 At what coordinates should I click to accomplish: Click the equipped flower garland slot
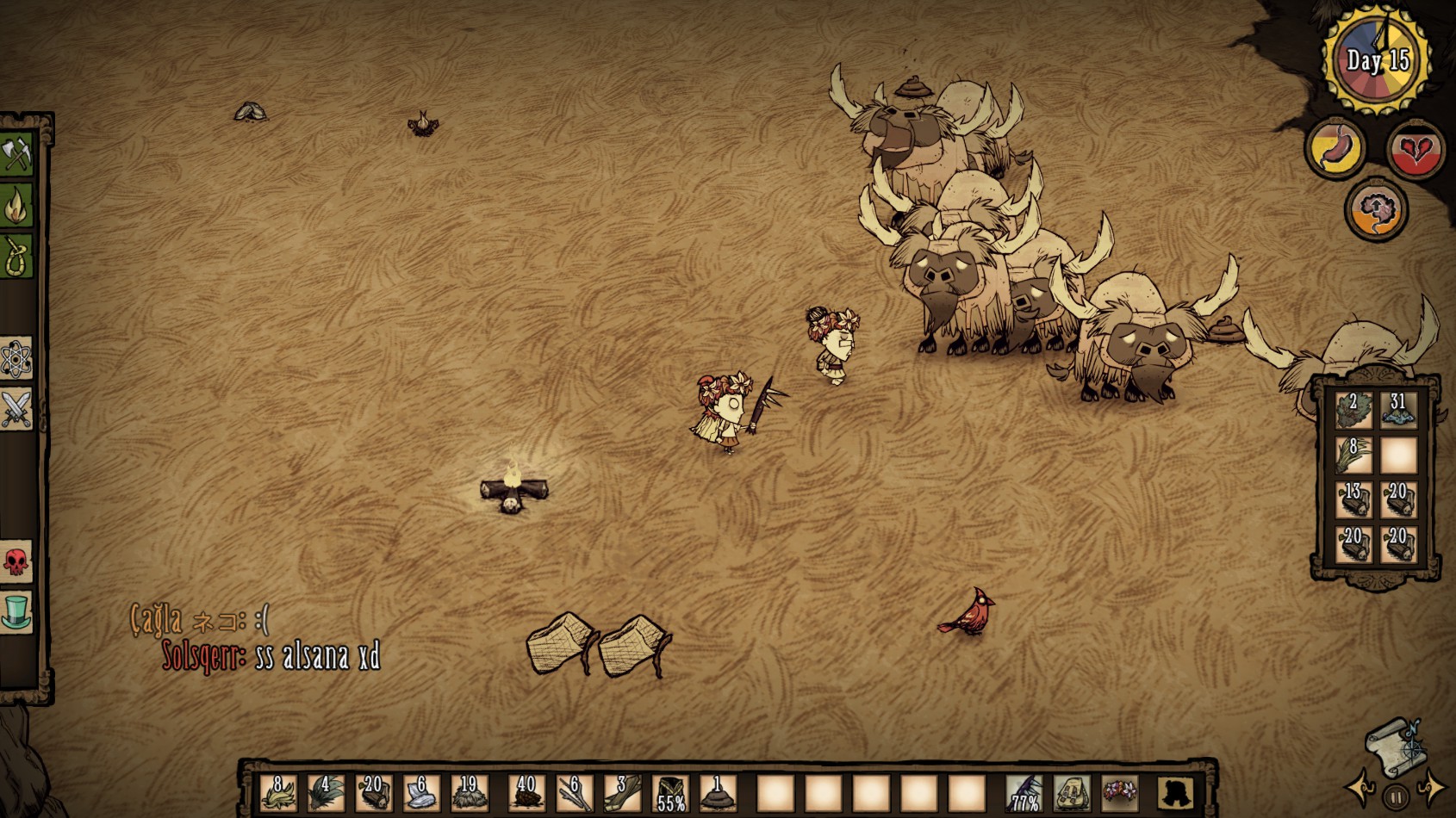click(1119, 792)
